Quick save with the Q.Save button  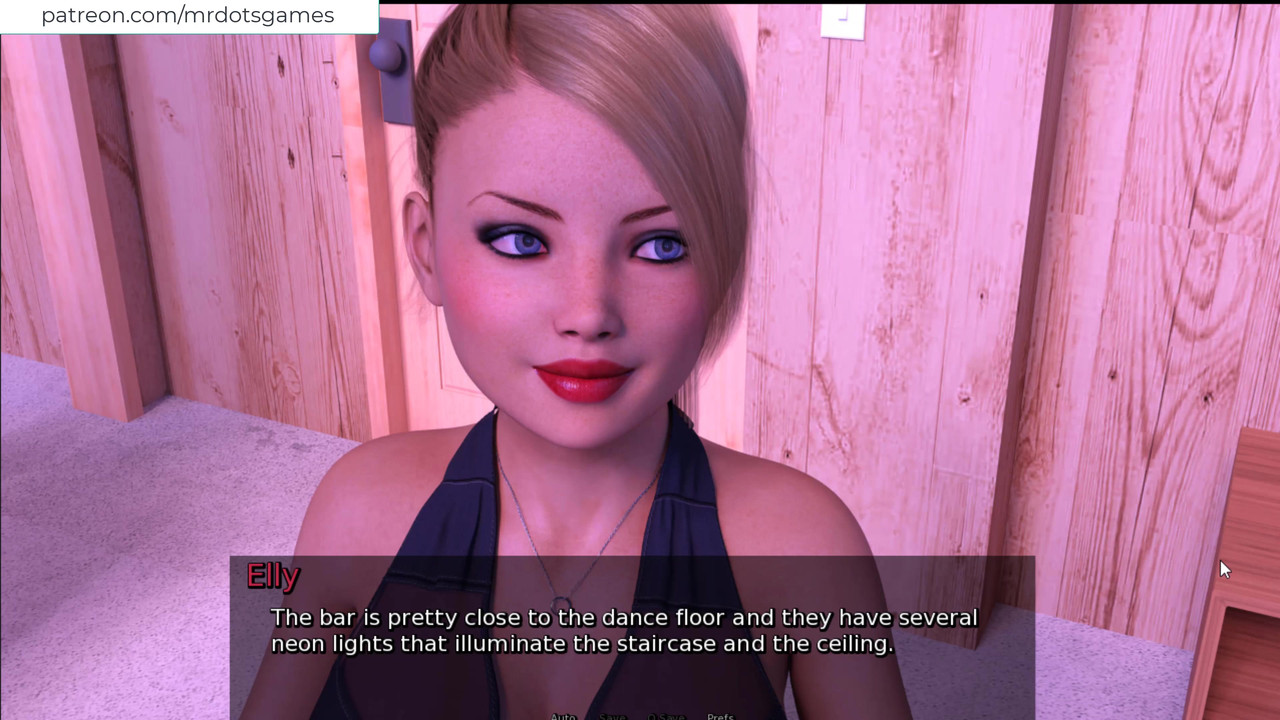[666, 716]
